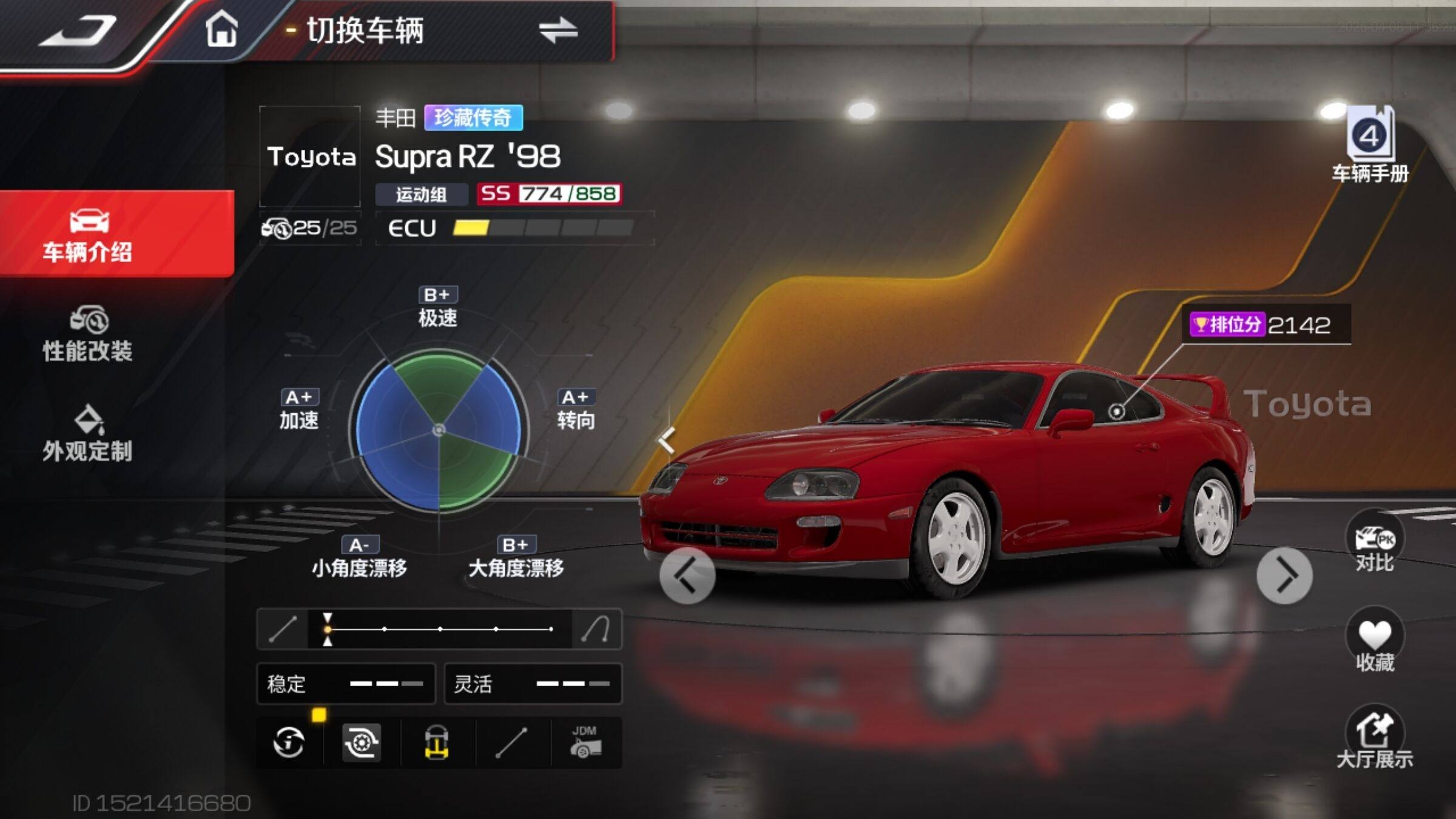Choose the 稳定 stability setting
Screen dimensions: 1456x819
346,684
